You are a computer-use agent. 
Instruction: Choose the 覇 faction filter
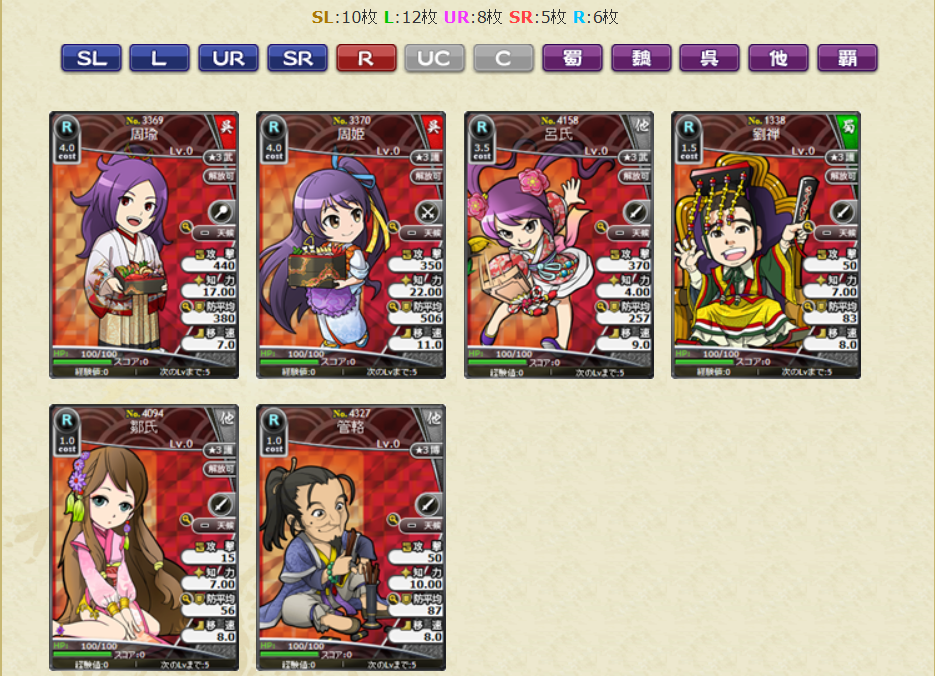coord(847,58)
